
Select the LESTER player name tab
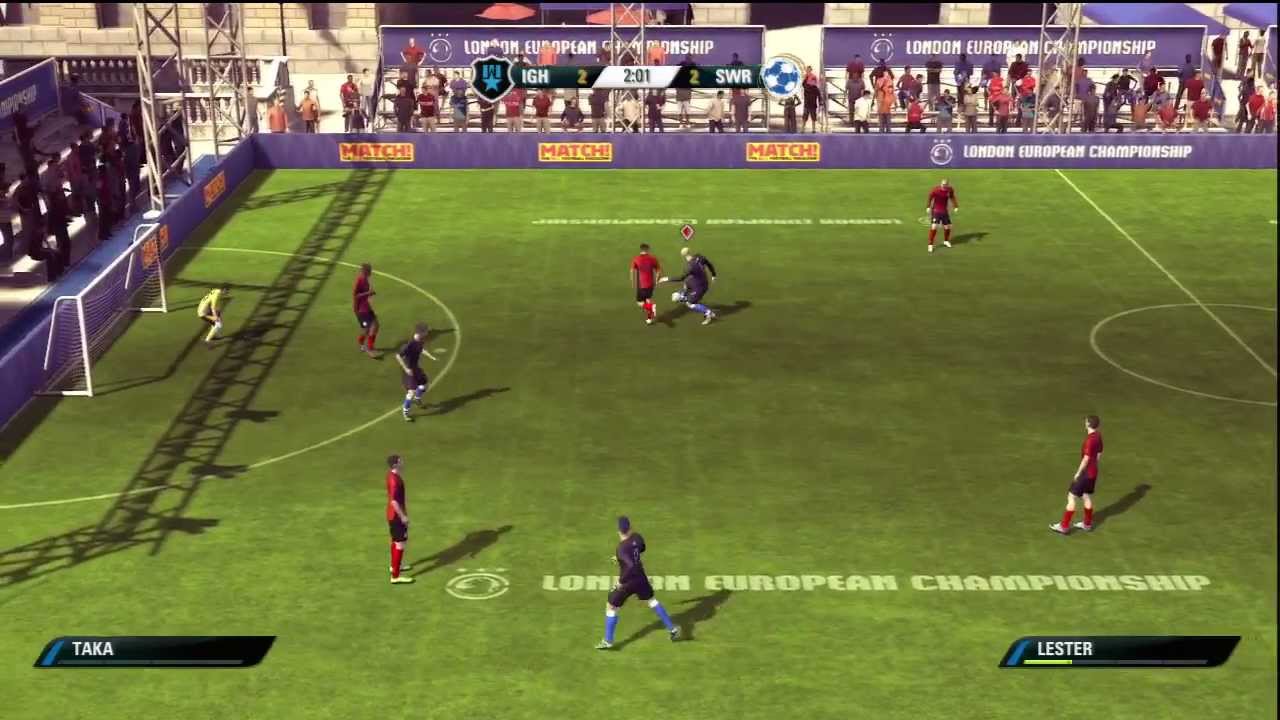(1064, 649)
